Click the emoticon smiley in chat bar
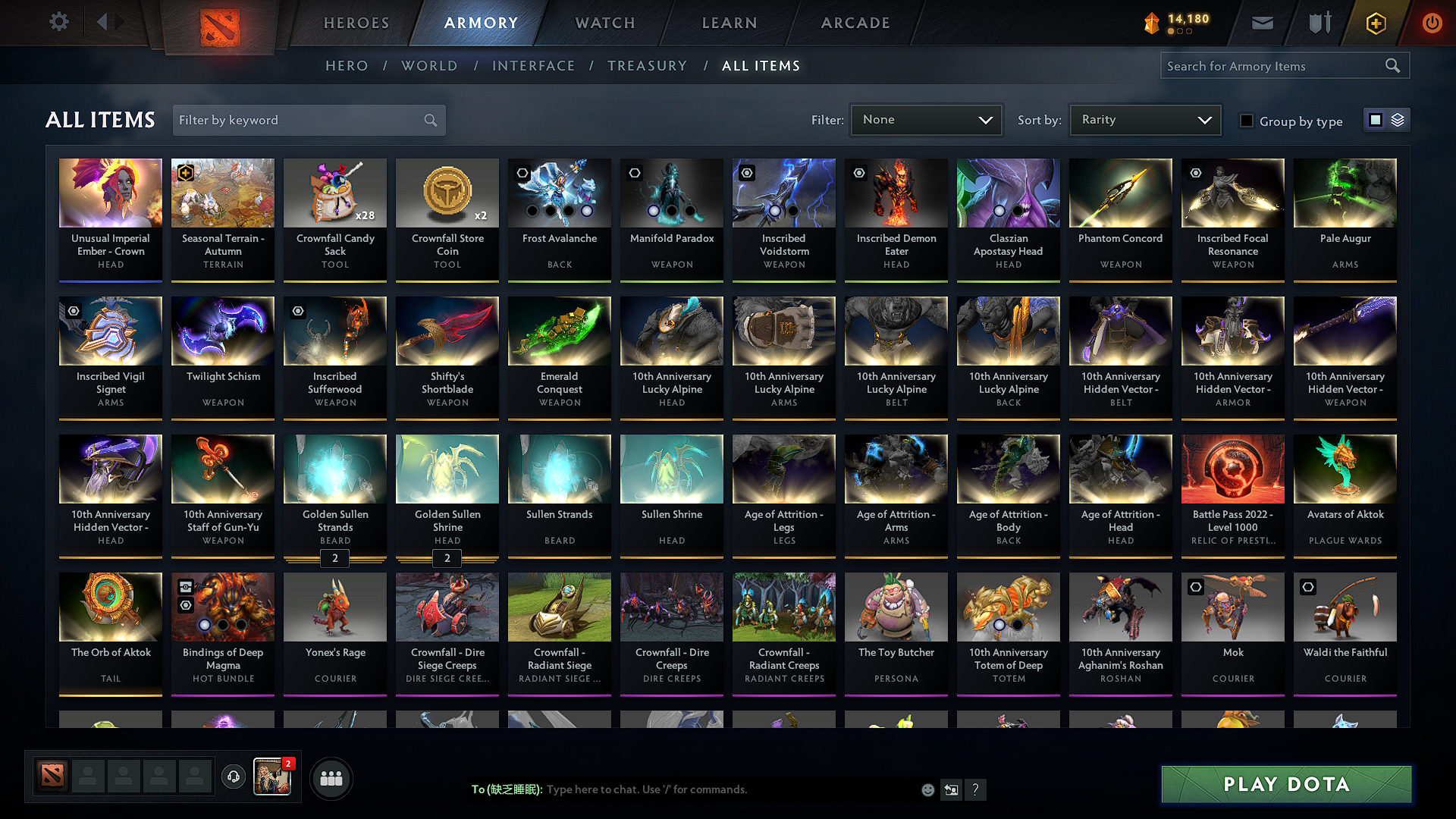This screenshot has width=1456, height=819. (927, 789)
